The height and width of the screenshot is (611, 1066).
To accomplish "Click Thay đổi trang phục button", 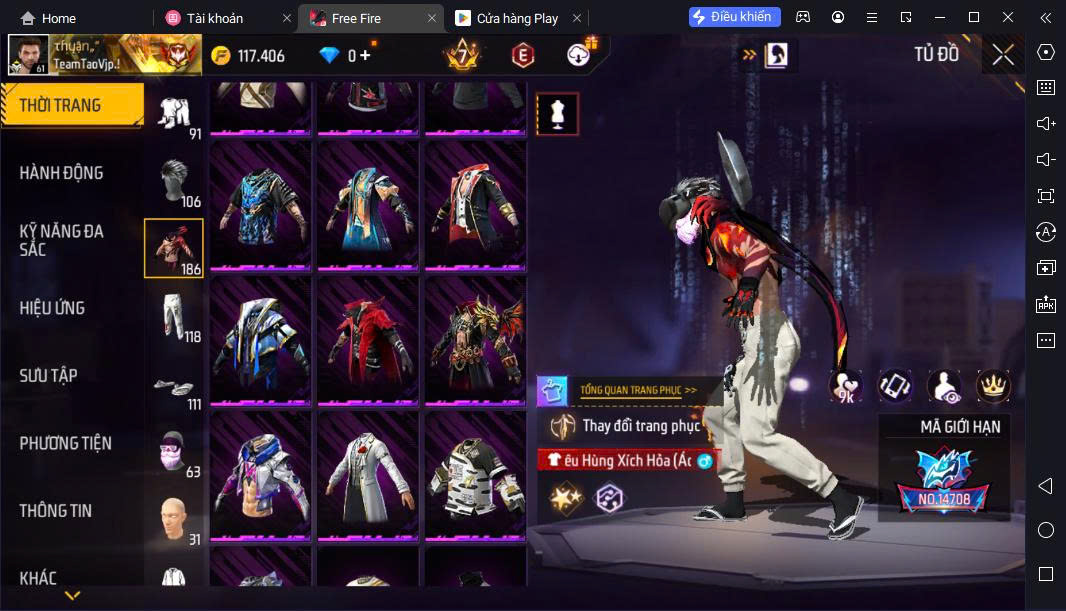I will [x=630, y=426].
